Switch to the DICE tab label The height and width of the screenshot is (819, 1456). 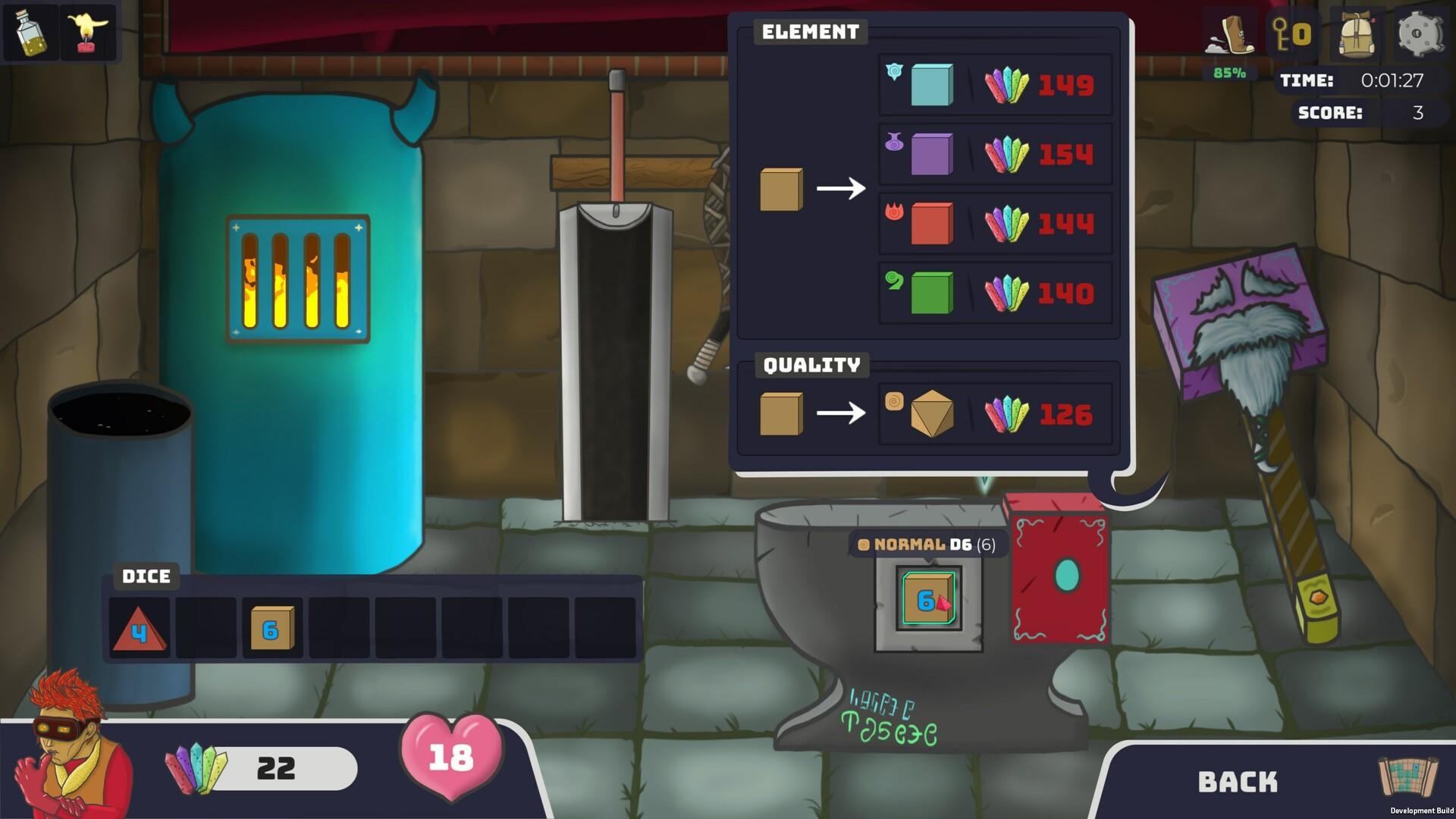[146, 576]
